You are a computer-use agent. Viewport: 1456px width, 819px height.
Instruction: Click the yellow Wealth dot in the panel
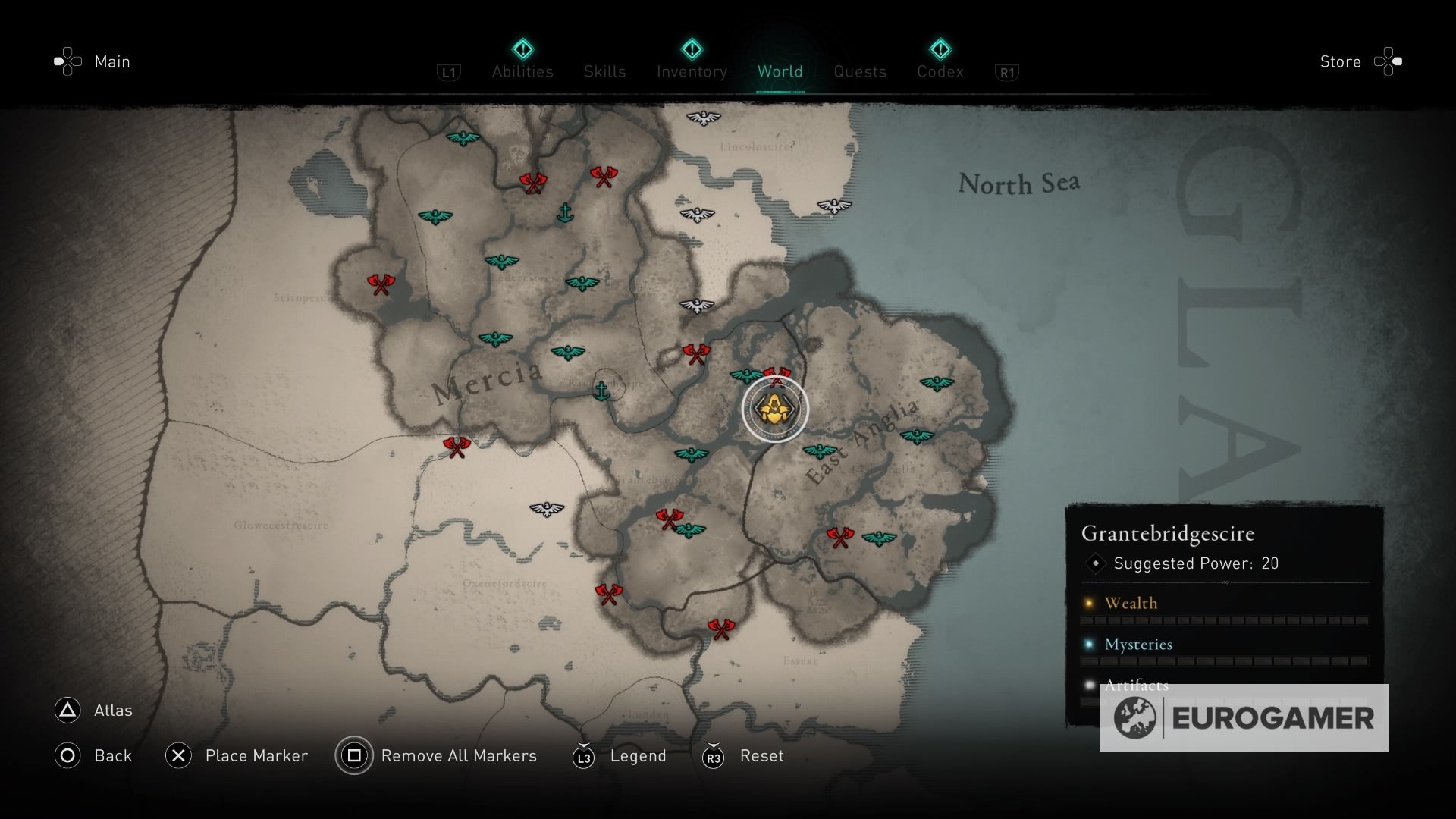(1090, 603)
